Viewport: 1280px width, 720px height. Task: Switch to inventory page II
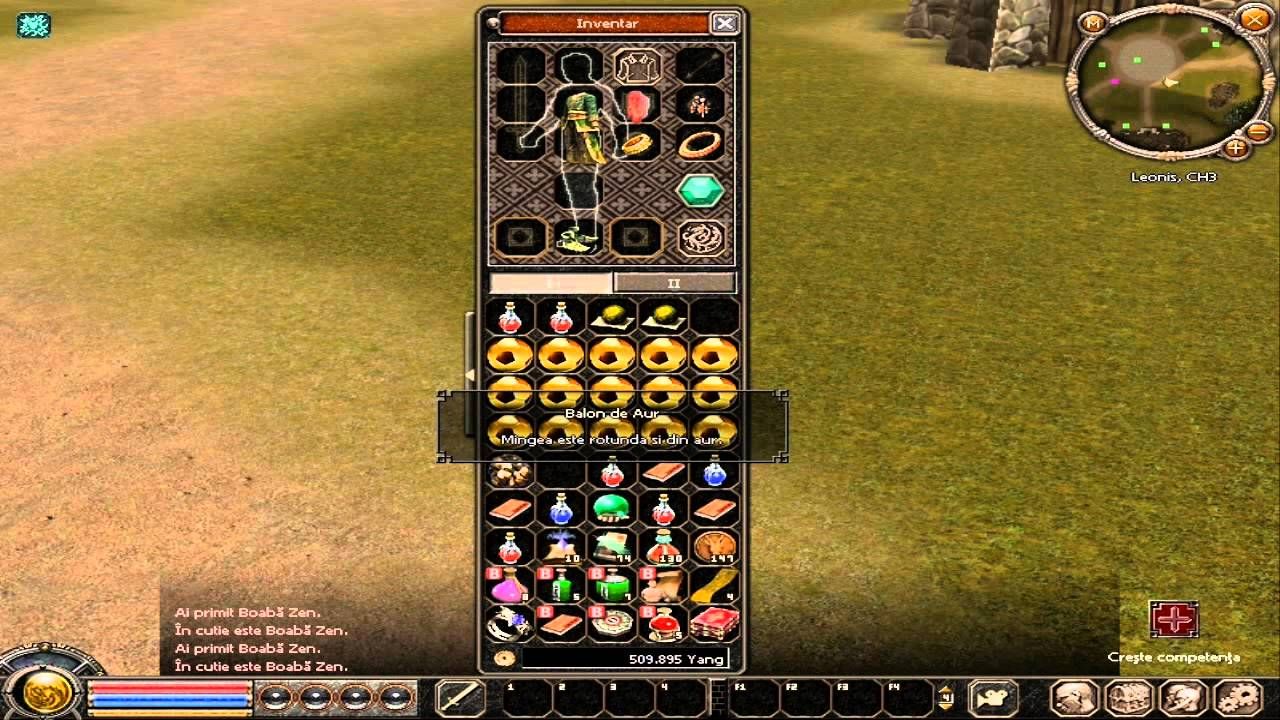(x=673, y=283)
